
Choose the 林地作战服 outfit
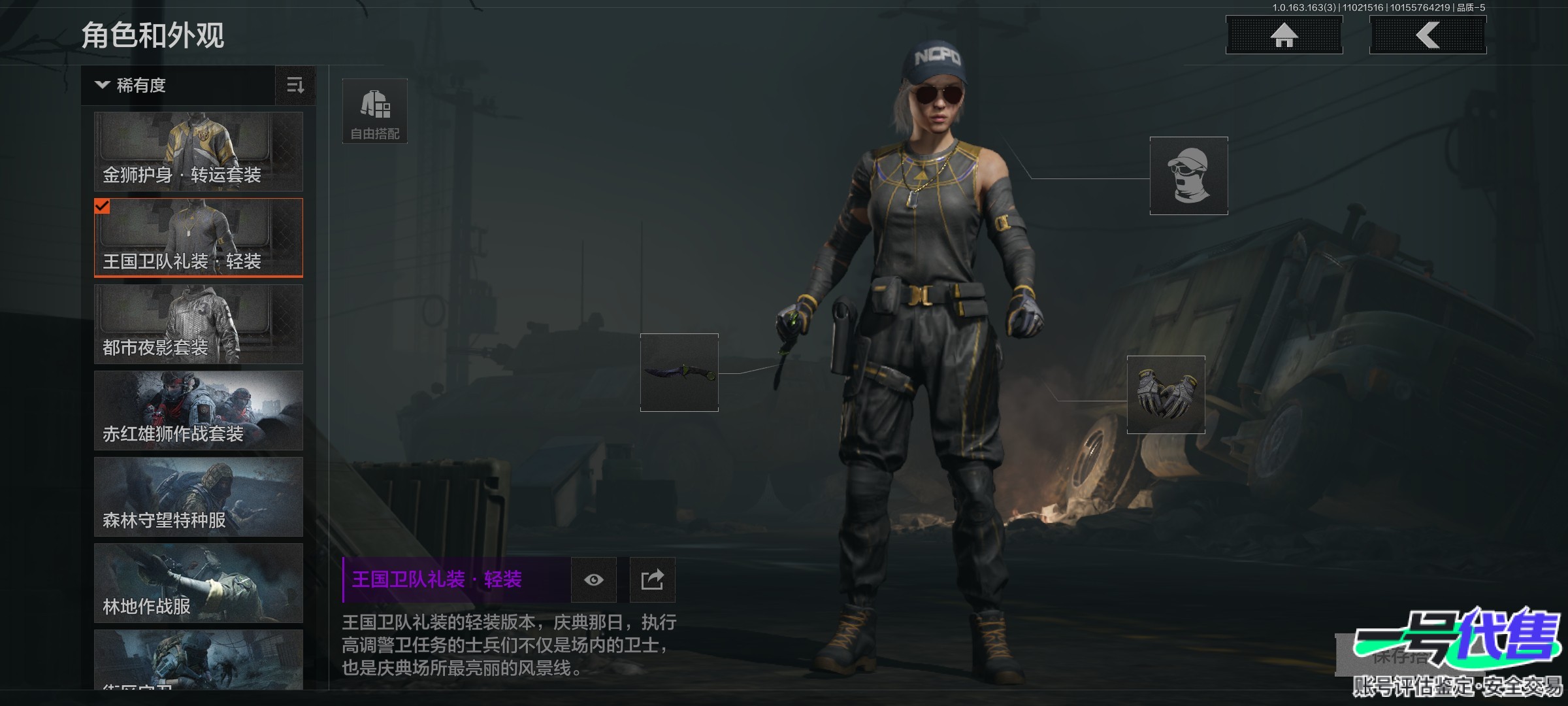(199, 583)
